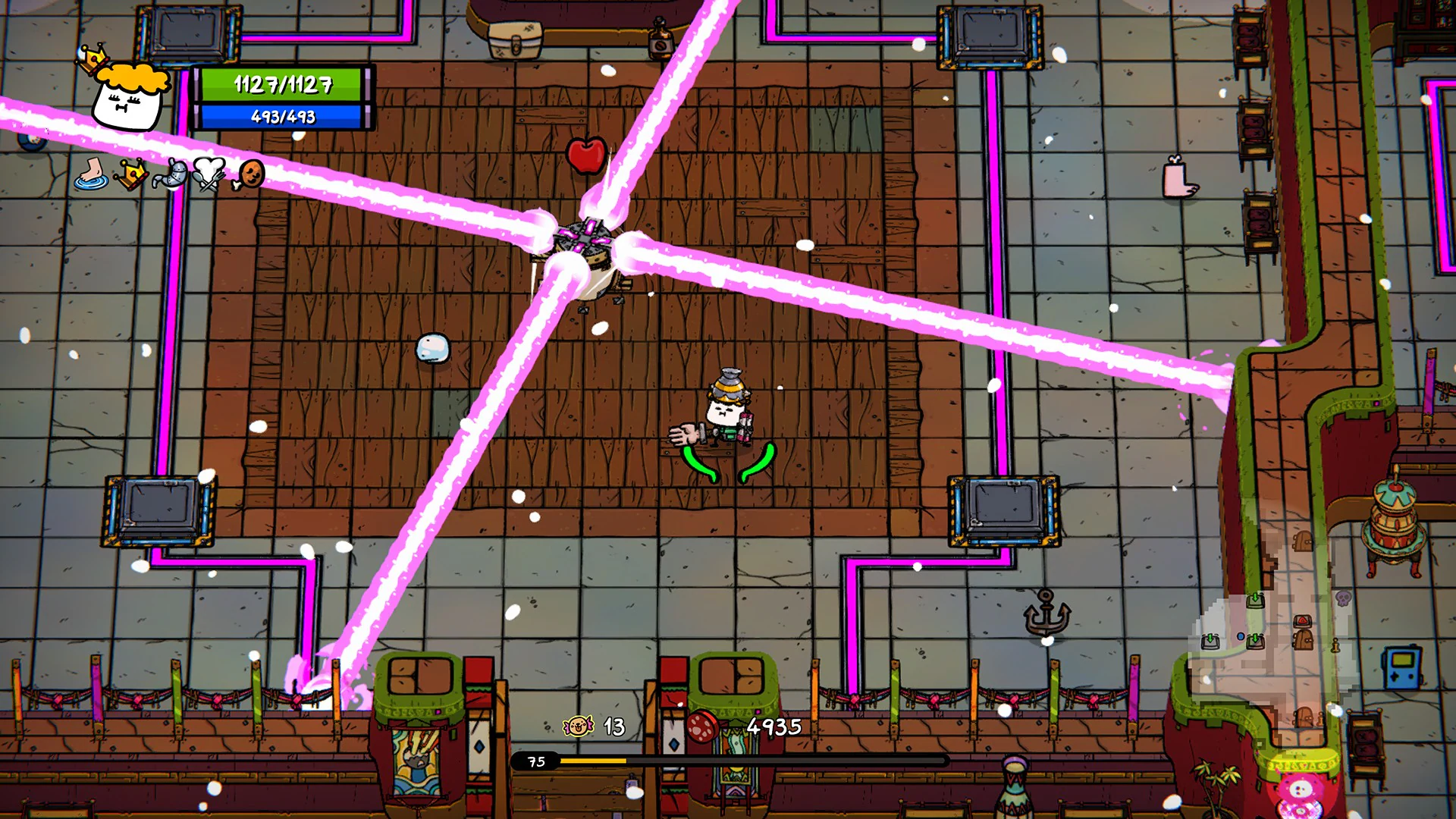
Task: Select the salami coin currency icon
Action: [x=703, y=726]
